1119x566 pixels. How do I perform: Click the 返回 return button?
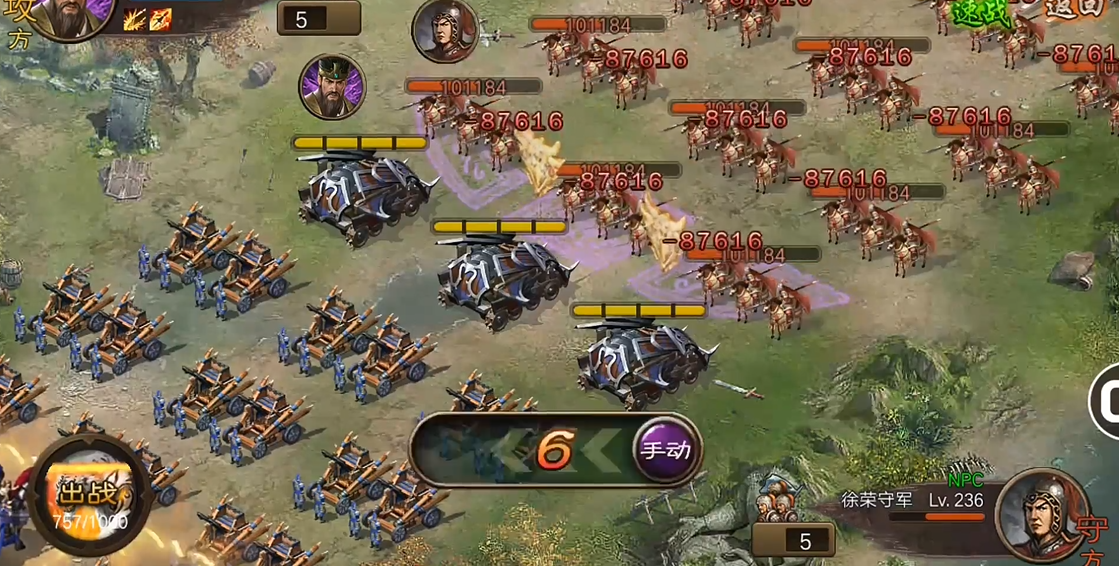[1073, 8]
